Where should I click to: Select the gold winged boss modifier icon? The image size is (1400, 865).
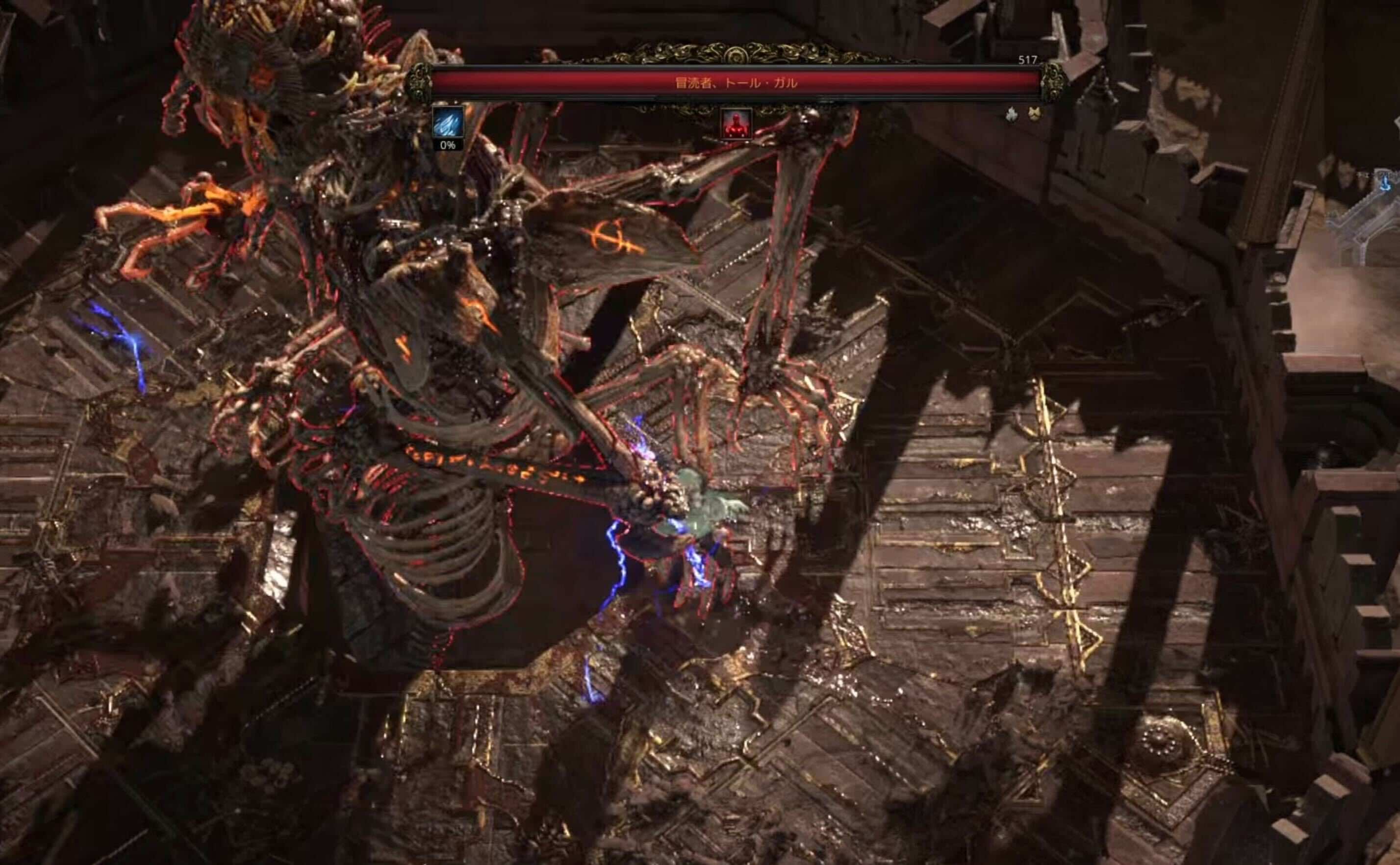pyautogui.click(x=1033, y=114)
